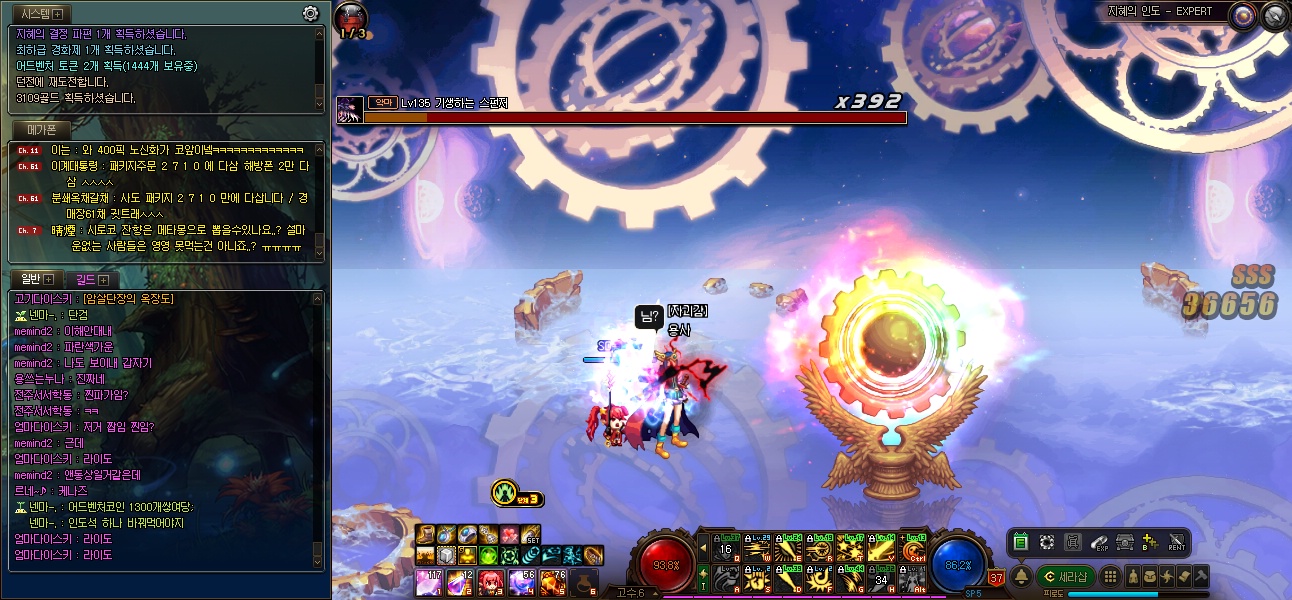
Task: Open the green event calendar icon
Action: [x=1021, y=542]
